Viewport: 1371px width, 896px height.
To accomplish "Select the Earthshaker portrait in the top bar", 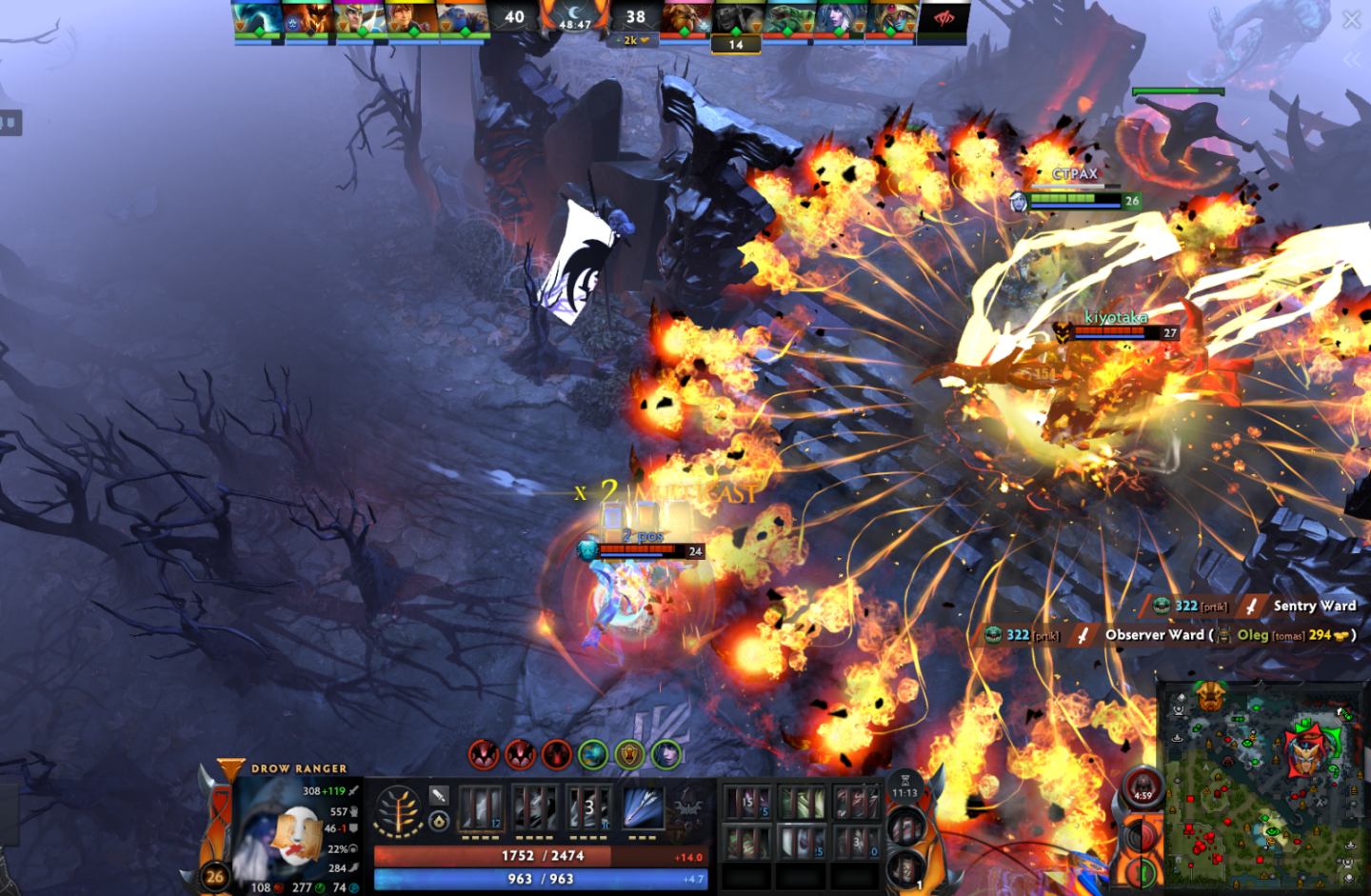I will [x=685, y=19].
